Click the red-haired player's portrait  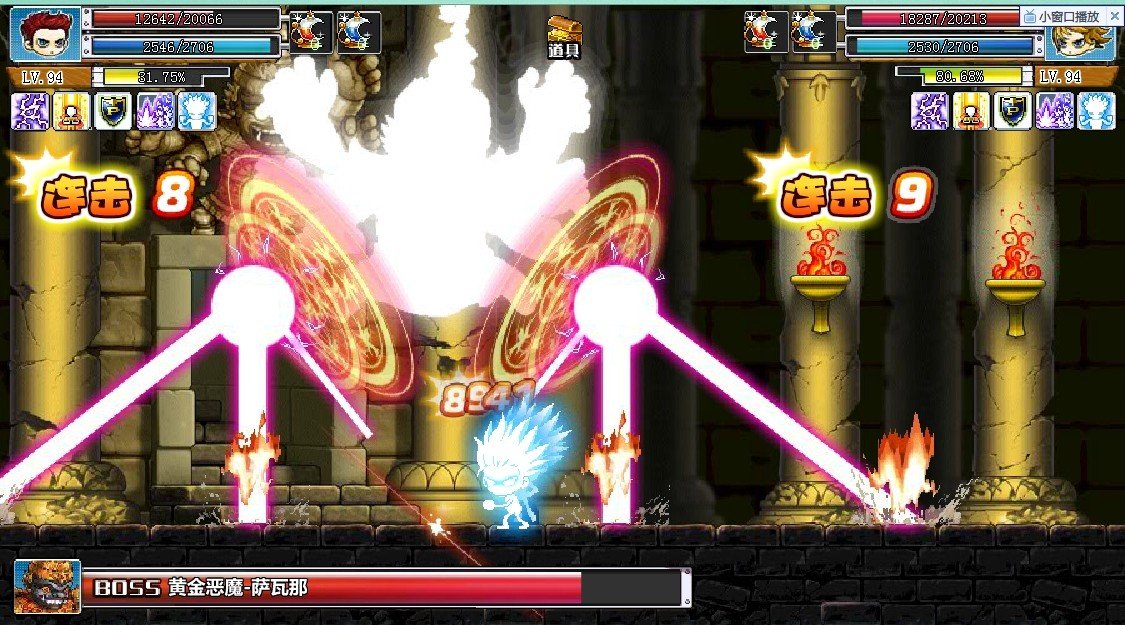pos(46,35)
